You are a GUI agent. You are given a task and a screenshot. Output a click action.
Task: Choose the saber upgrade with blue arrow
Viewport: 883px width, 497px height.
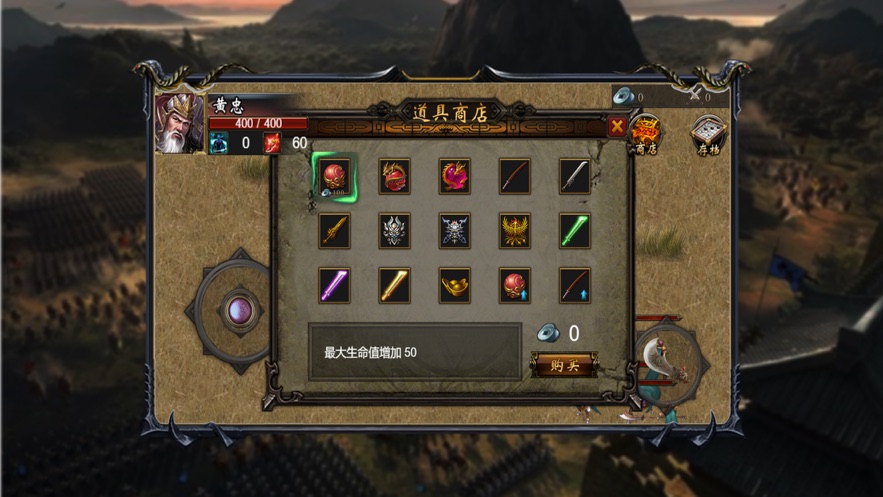(x=575, y=285)
